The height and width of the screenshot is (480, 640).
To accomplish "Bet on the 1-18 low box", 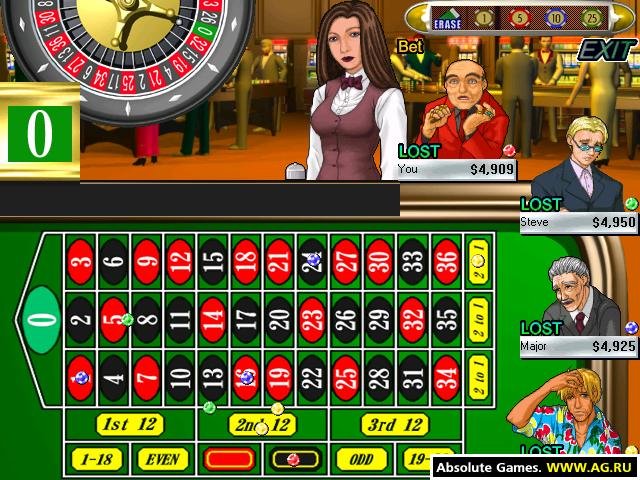I will coord(94,460).
